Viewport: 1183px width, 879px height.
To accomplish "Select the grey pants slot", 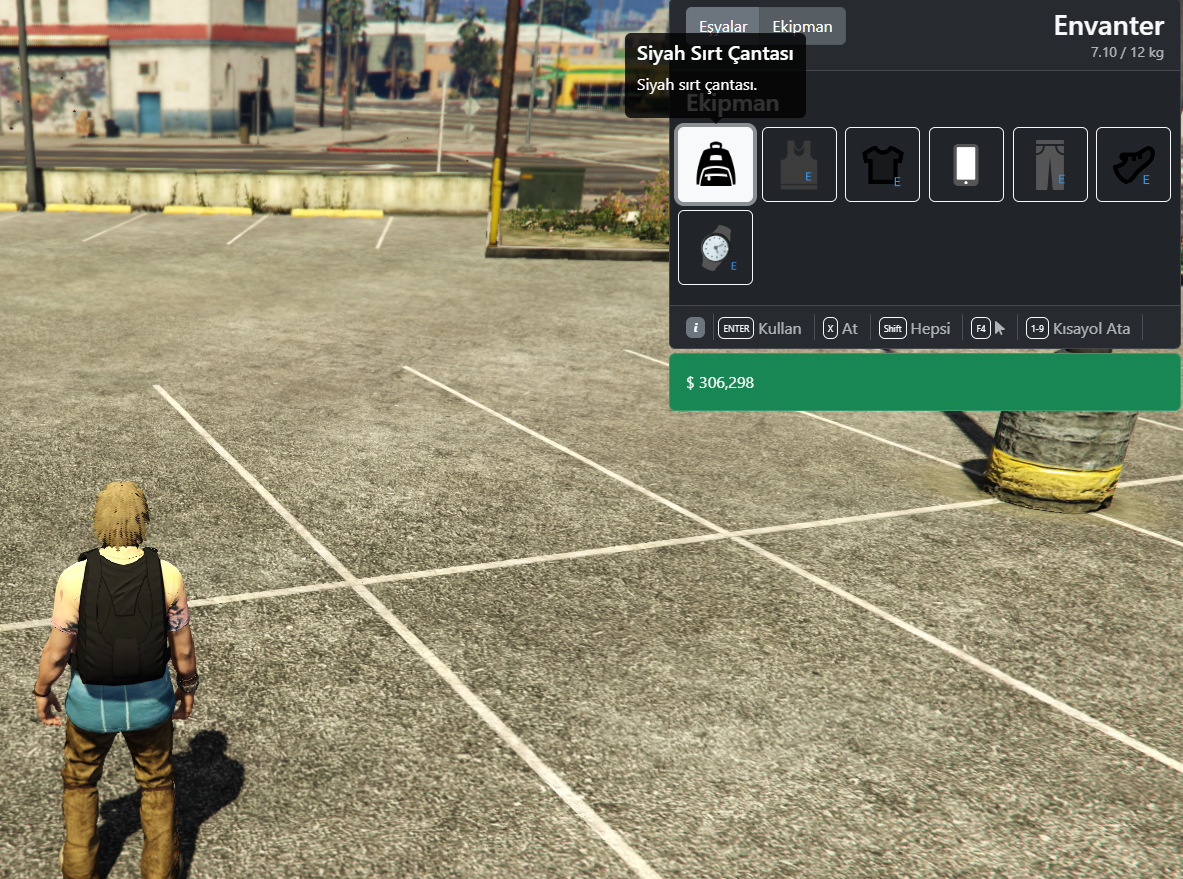I will [1050, 165].
